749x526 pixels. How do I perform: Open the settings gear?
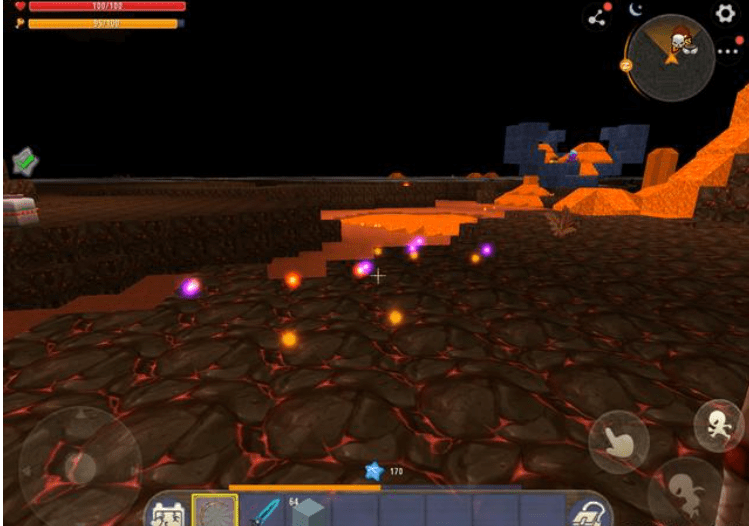[x=724, y=13]
